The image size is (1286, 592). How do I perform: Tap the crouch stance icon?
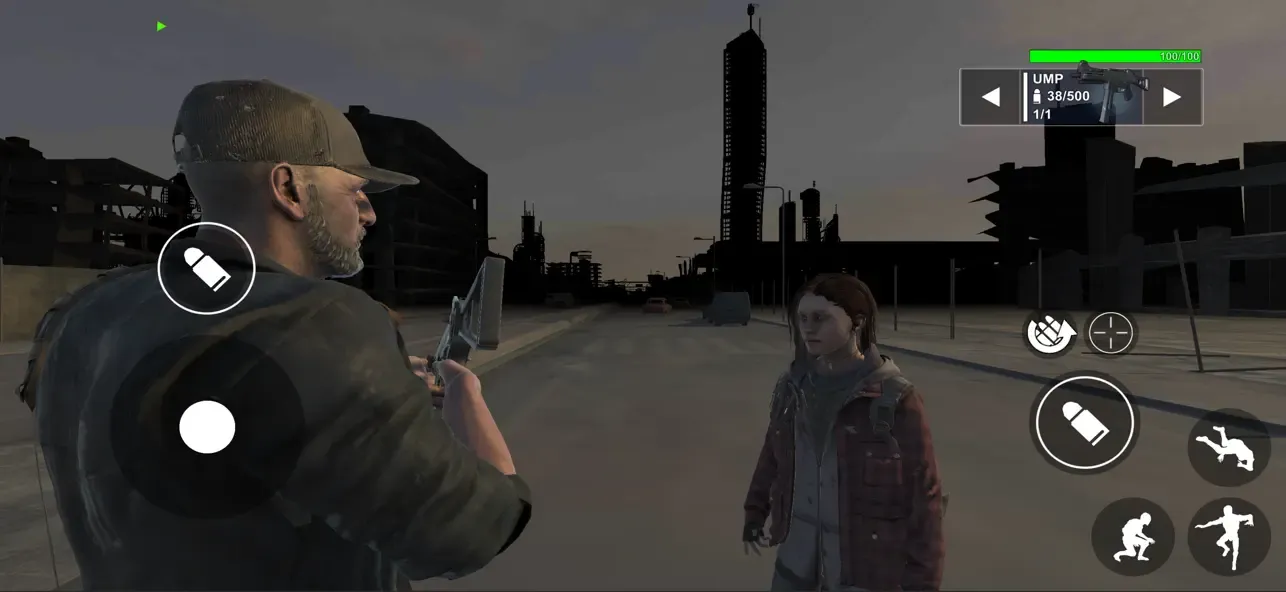(x=1133, y=537)
